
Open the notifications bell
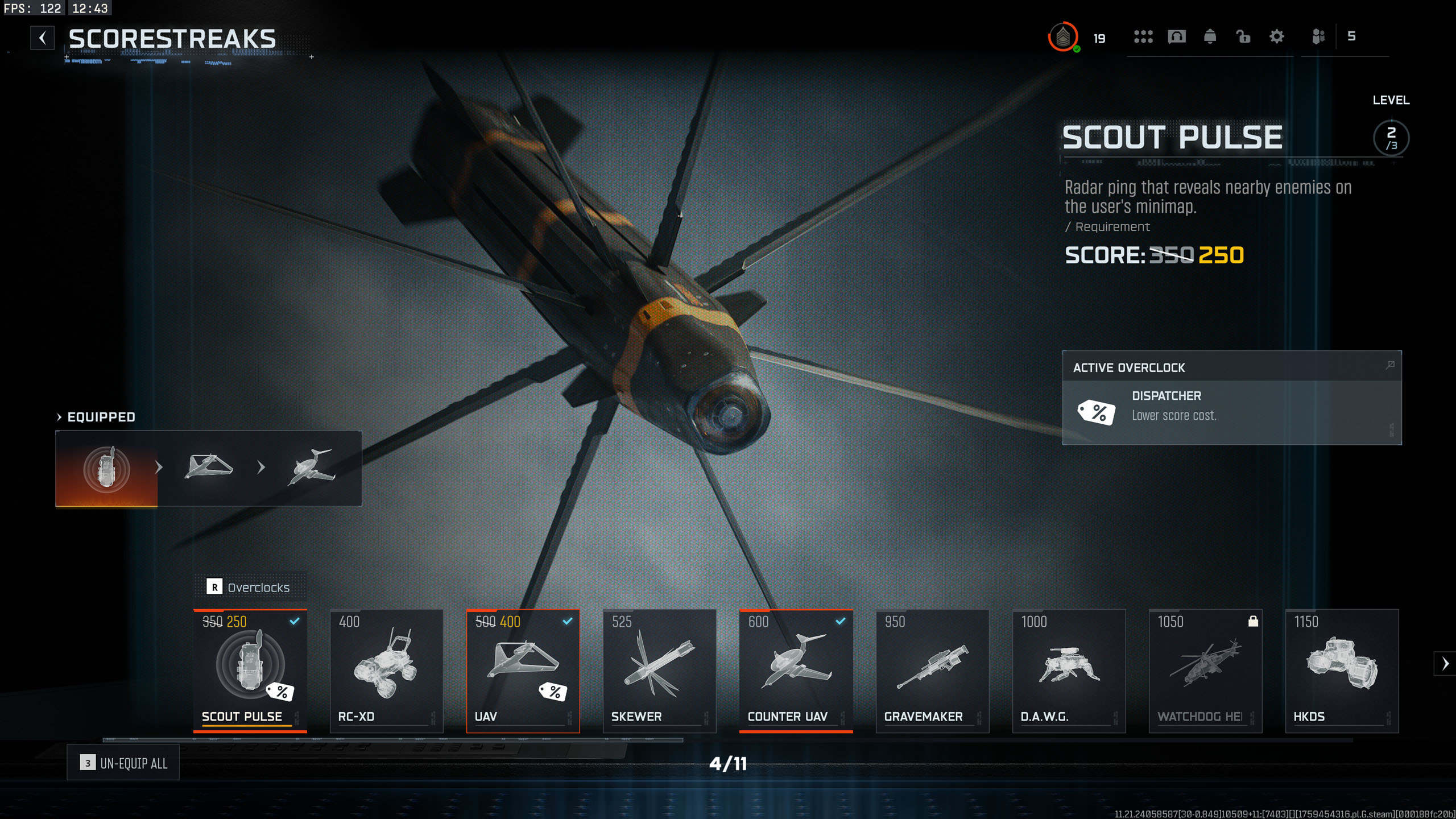point(1210,37)
